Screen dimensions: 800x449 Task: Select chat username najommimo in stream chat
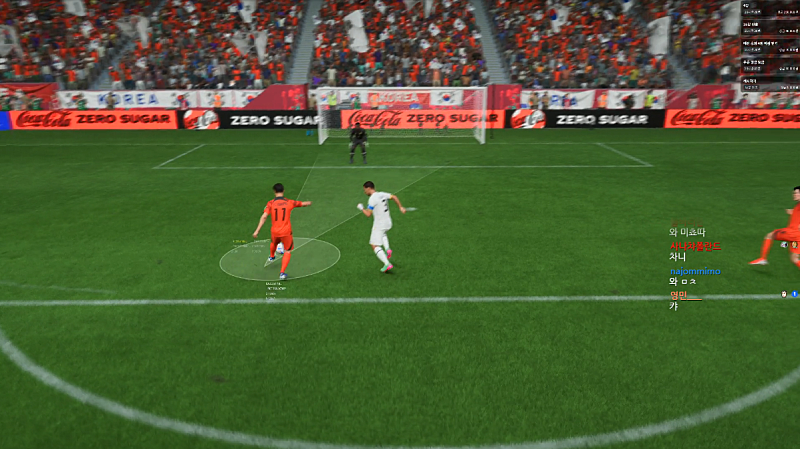(695, 271)
